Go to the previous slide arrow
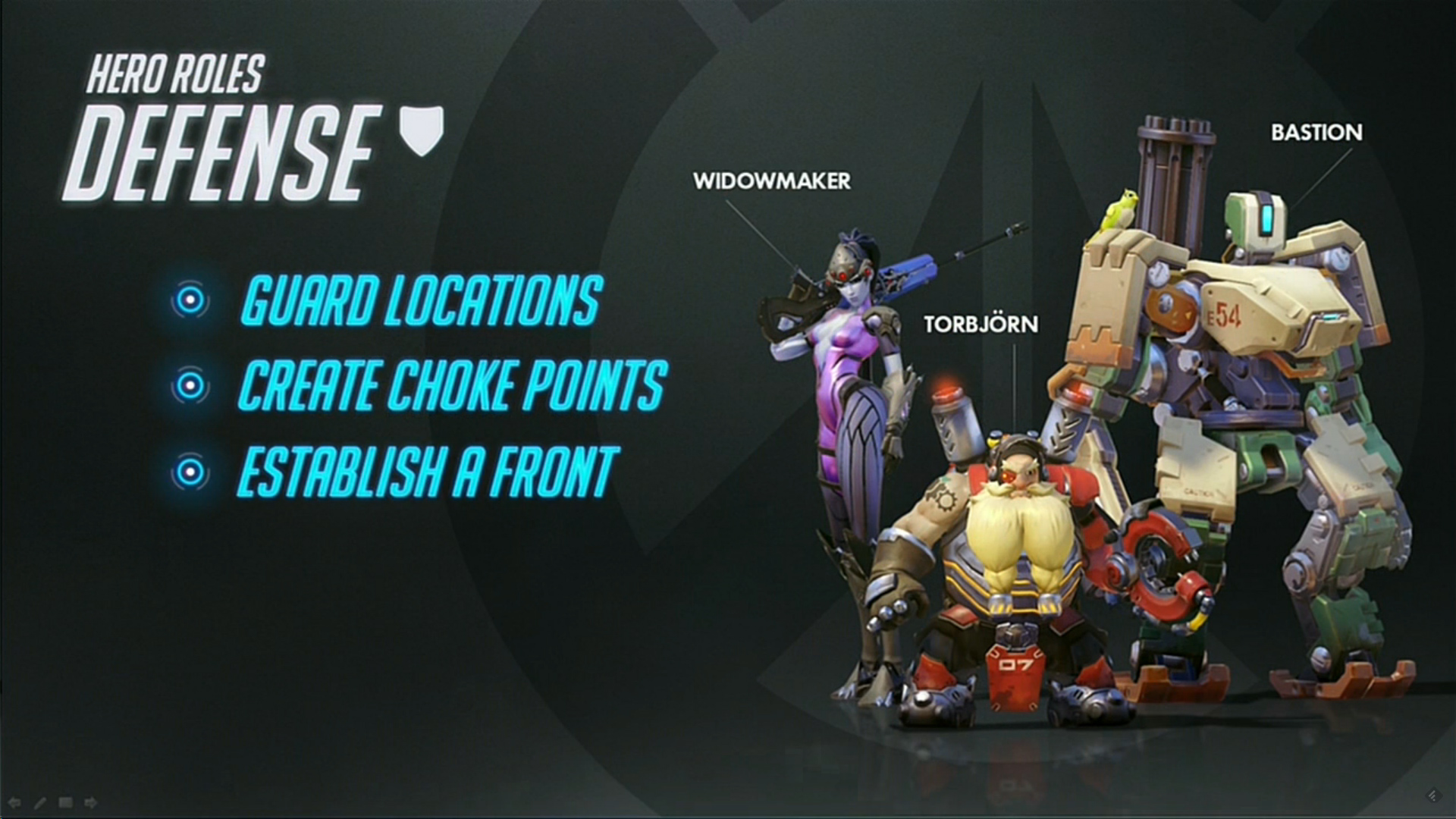 pos(14,802)
